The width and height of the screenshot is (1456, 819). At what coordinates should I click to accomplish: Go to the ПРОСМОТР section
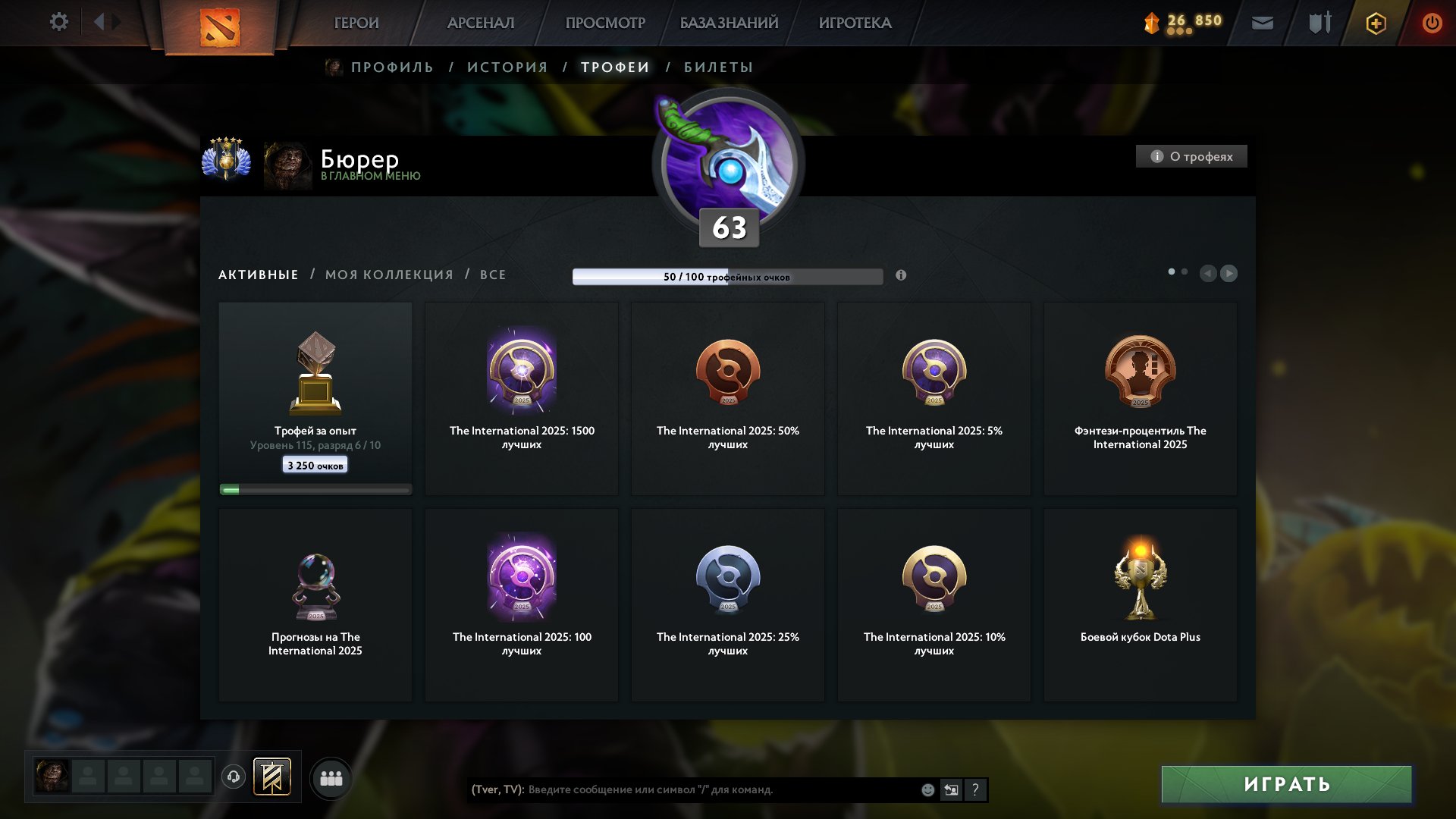pyautogui.click(x=605, y=23)
